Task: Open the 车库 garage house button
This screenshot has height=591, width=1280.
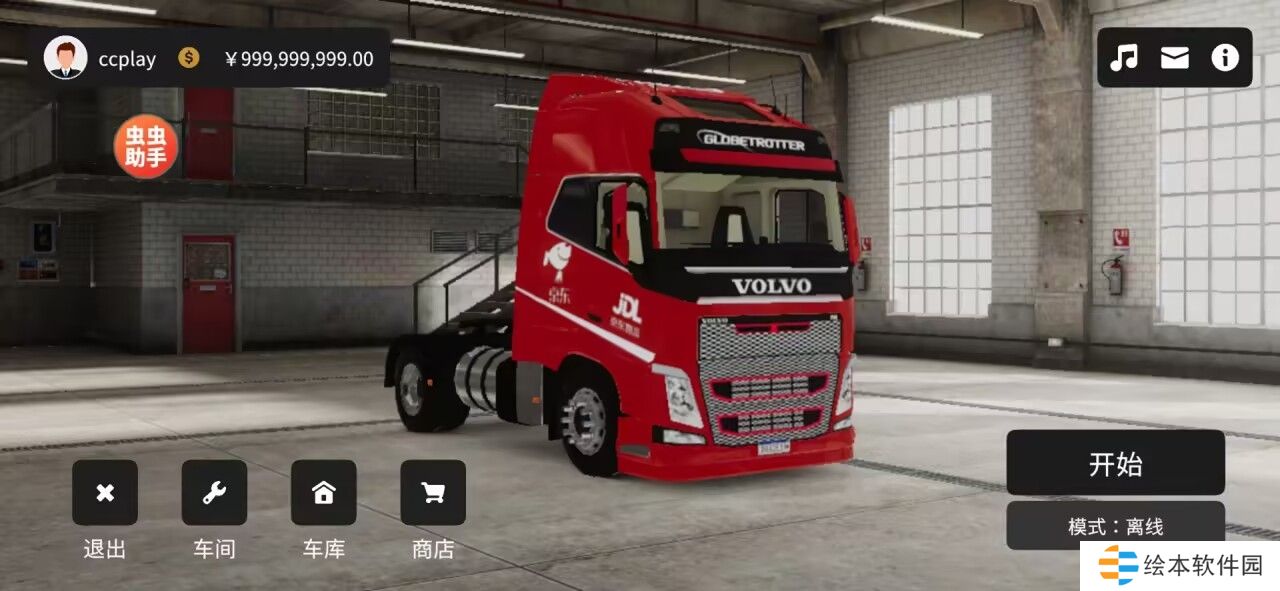Action: [323, 493]
